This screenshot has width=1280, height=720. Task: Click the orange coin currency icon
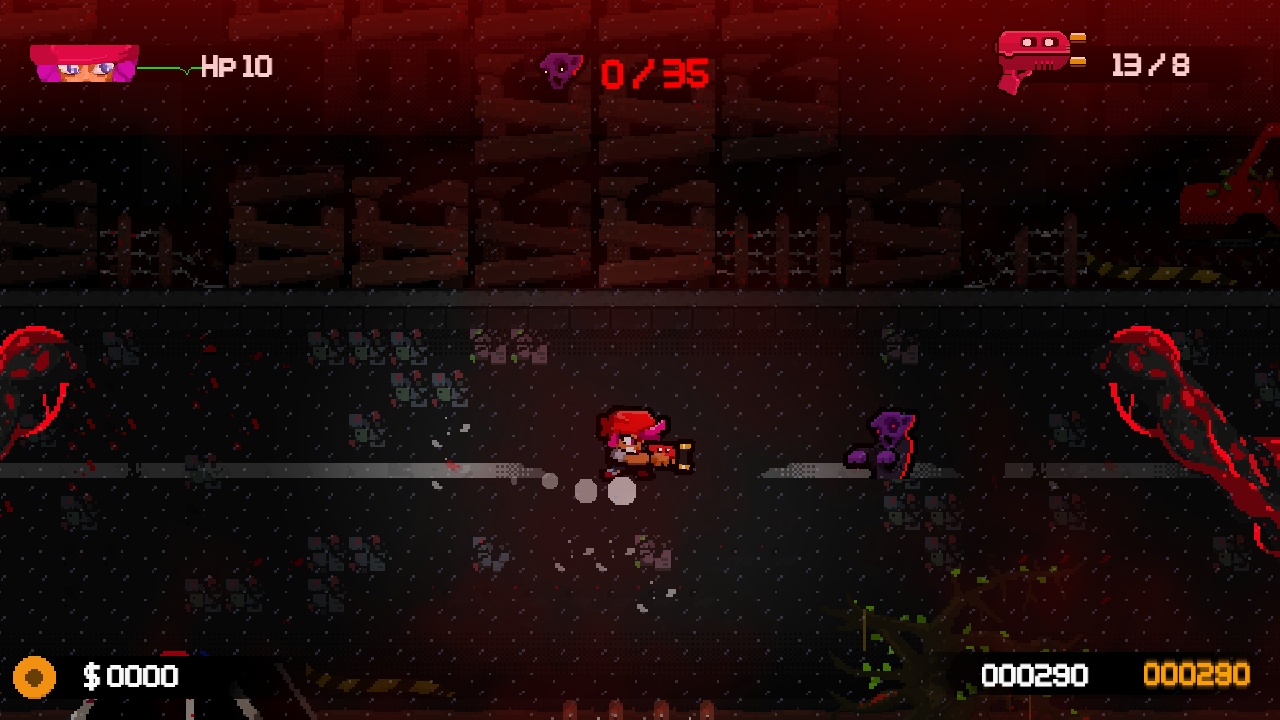[x=36, y=676]
